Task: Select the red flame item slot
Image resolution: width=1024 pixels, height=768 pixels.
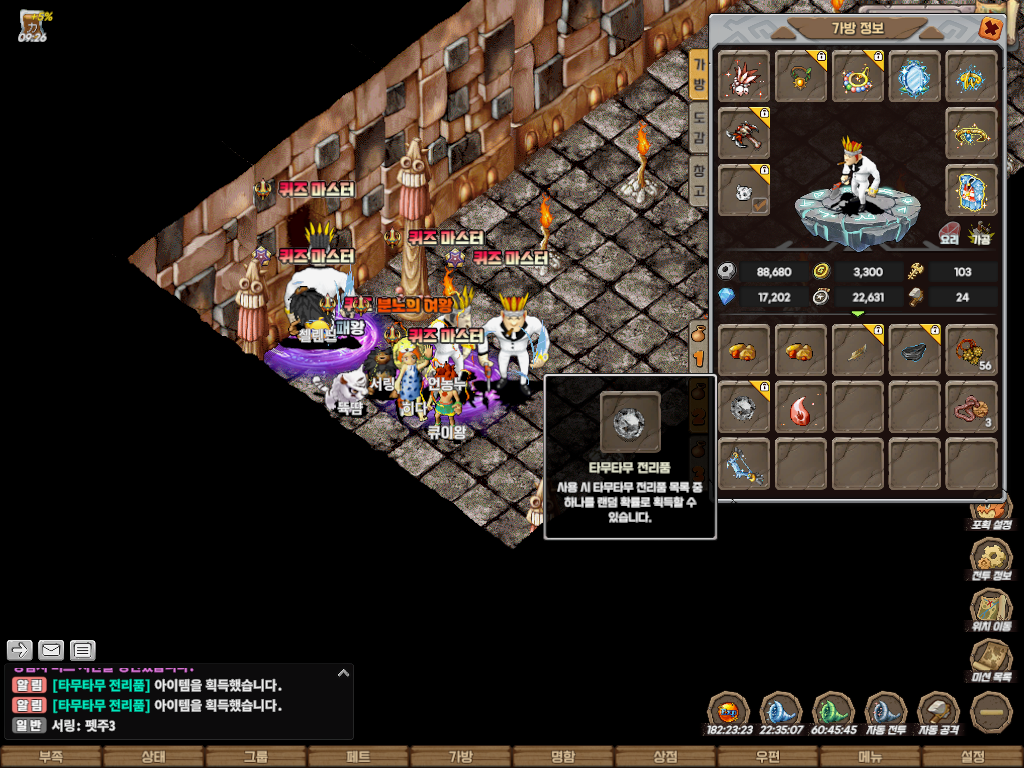Action: 801,407
